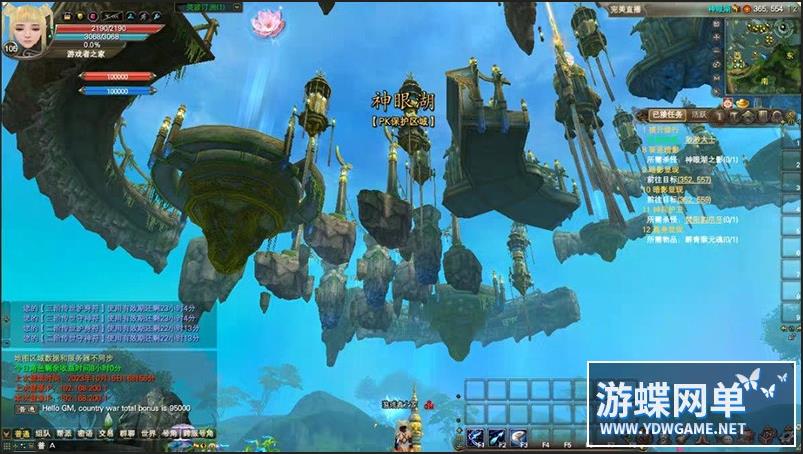
Task: Click the gold ingot icon below minimap
Action: tap(741, 102)
